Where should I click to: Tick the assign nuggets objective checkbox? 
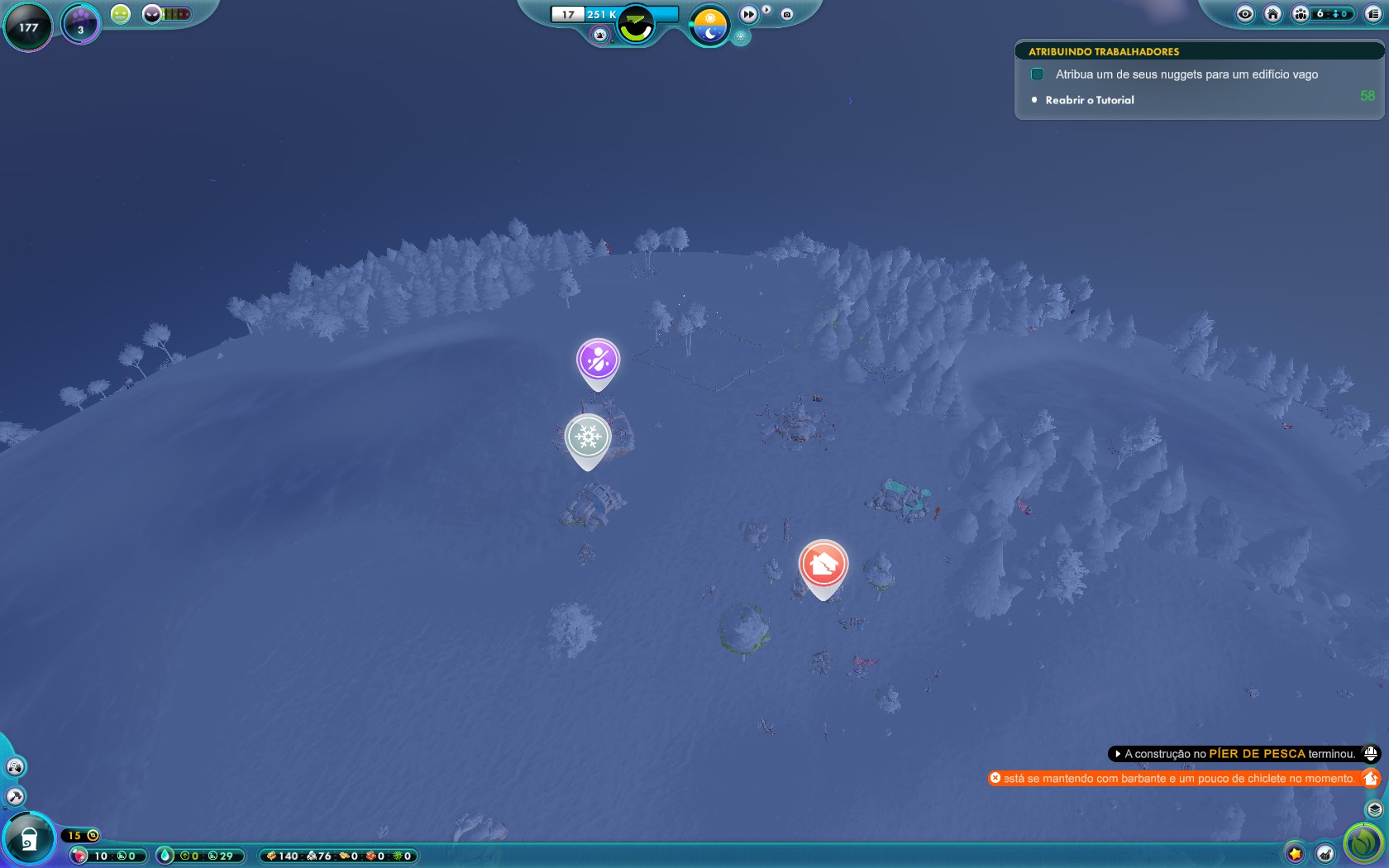click(1037, 74)
